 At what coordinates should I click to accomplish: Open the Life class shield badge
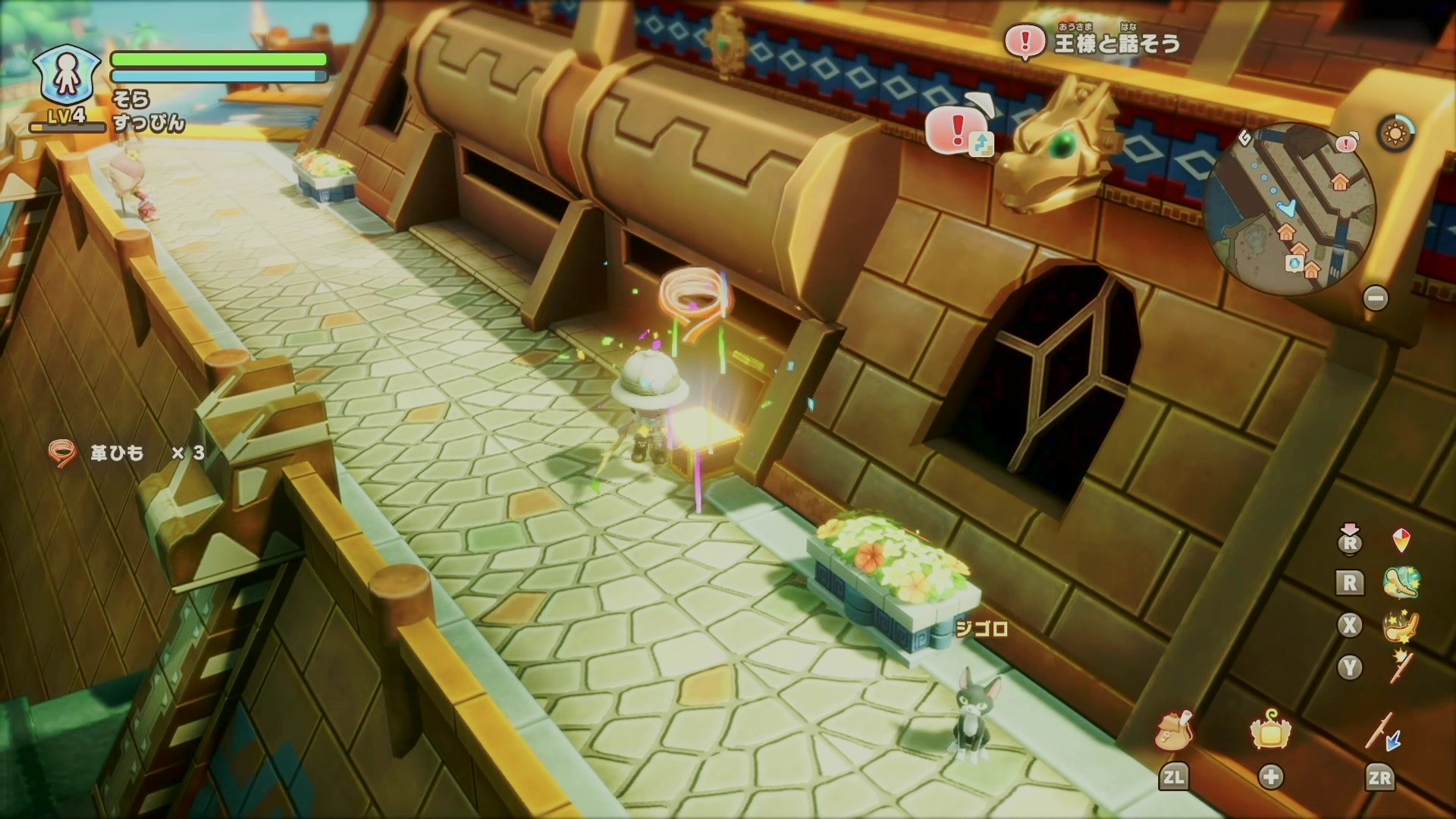(x=67, y=75)
